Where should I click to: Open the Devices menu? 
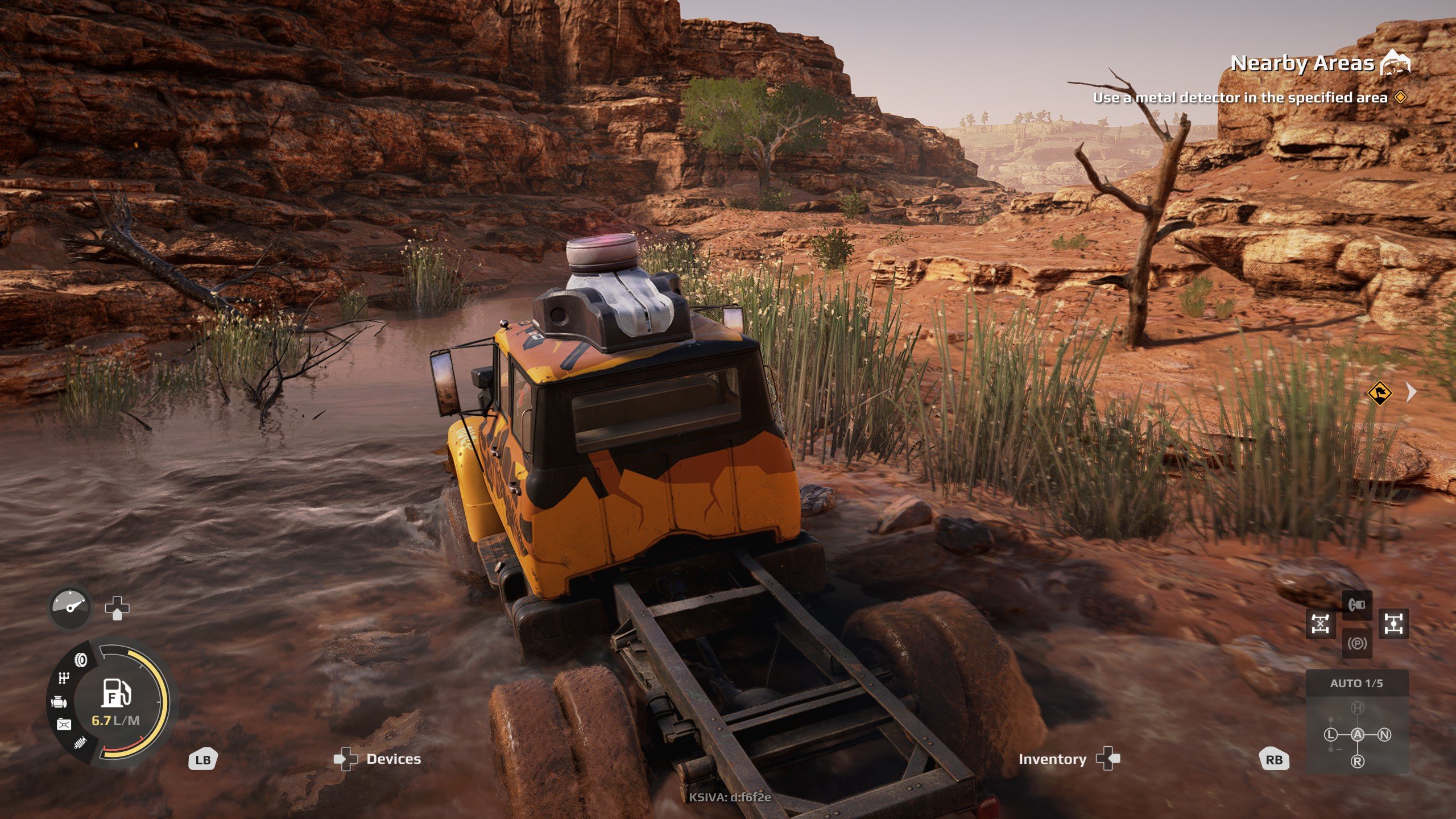tap(392, 759)
